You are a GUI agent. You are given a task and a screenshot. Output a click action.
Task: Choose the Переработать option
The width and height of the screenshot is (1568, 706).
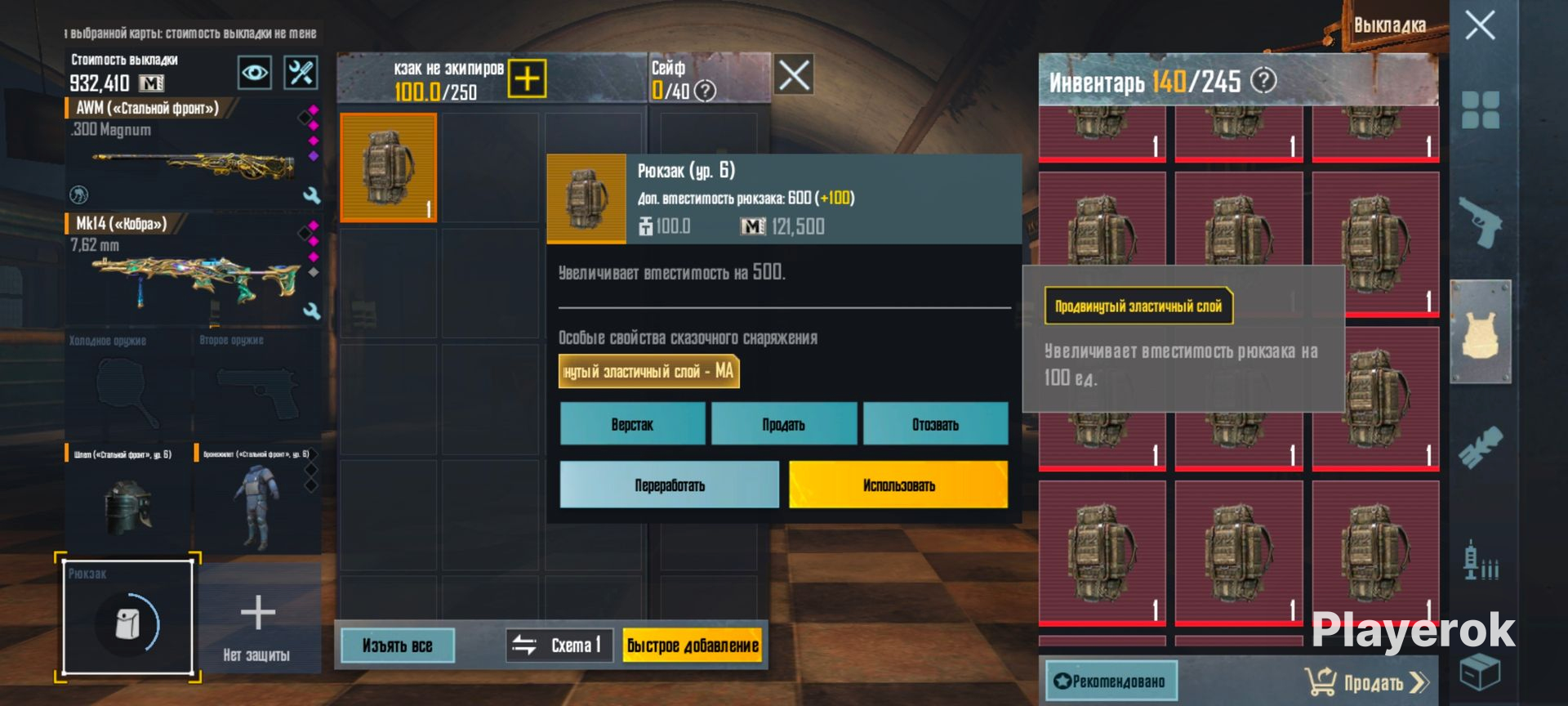[x=669, y=485]
